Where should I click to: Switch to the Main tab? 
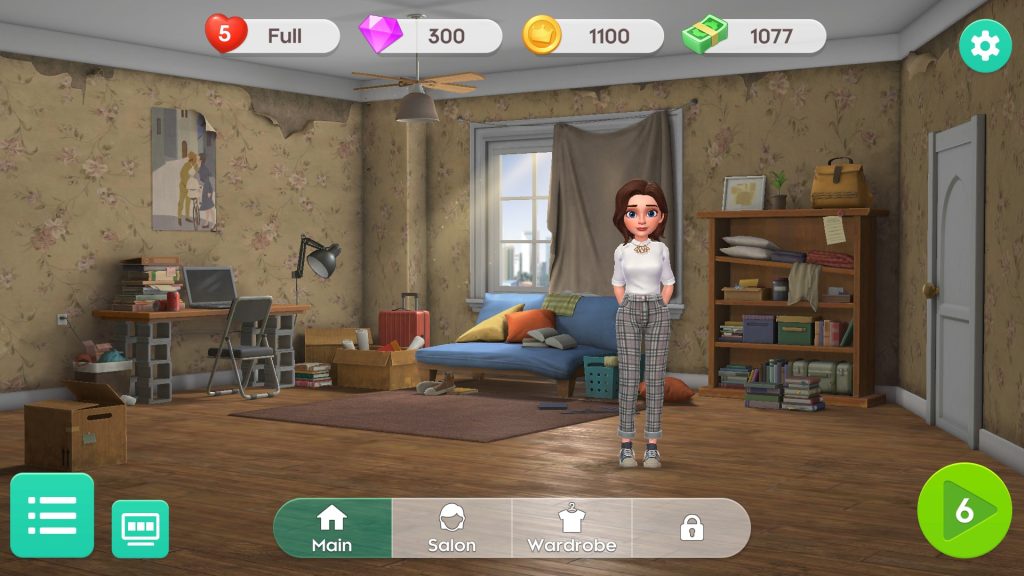point(332,528)
